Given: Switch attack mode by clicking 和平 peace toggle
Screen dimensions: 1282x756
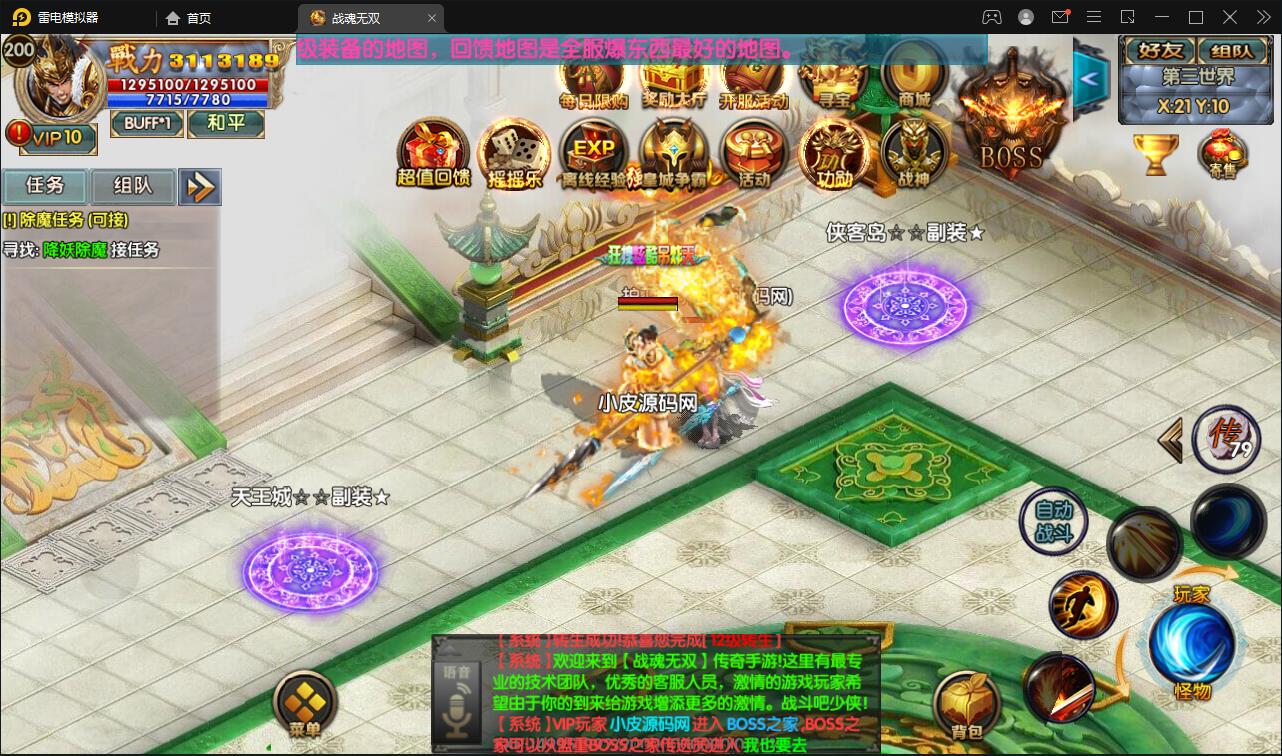Looking at the screenshot, I should coord(226,124).
